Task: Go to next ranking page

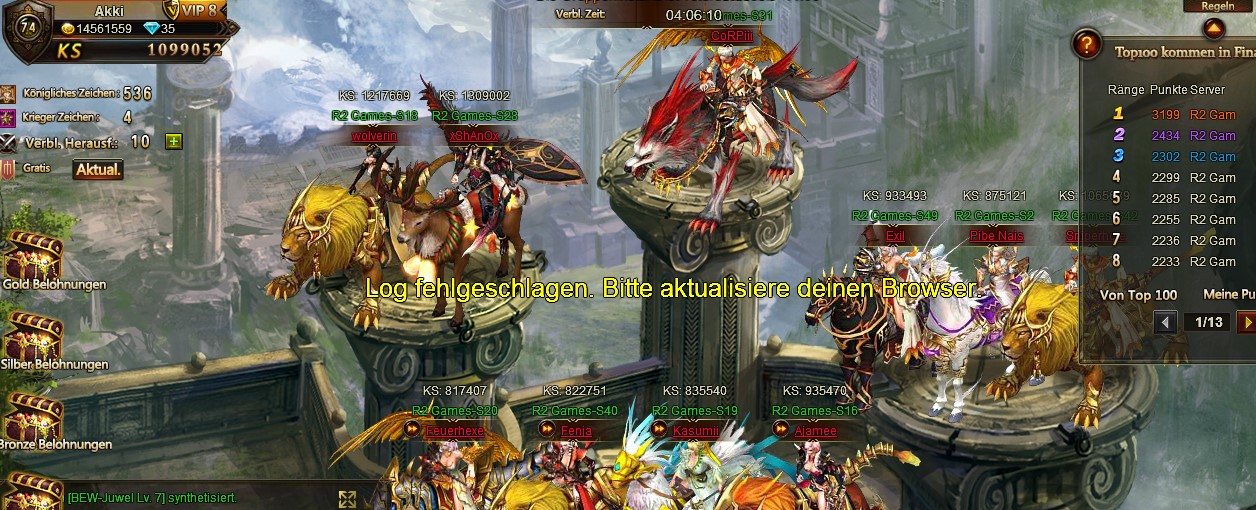Action: point(1246,322)
